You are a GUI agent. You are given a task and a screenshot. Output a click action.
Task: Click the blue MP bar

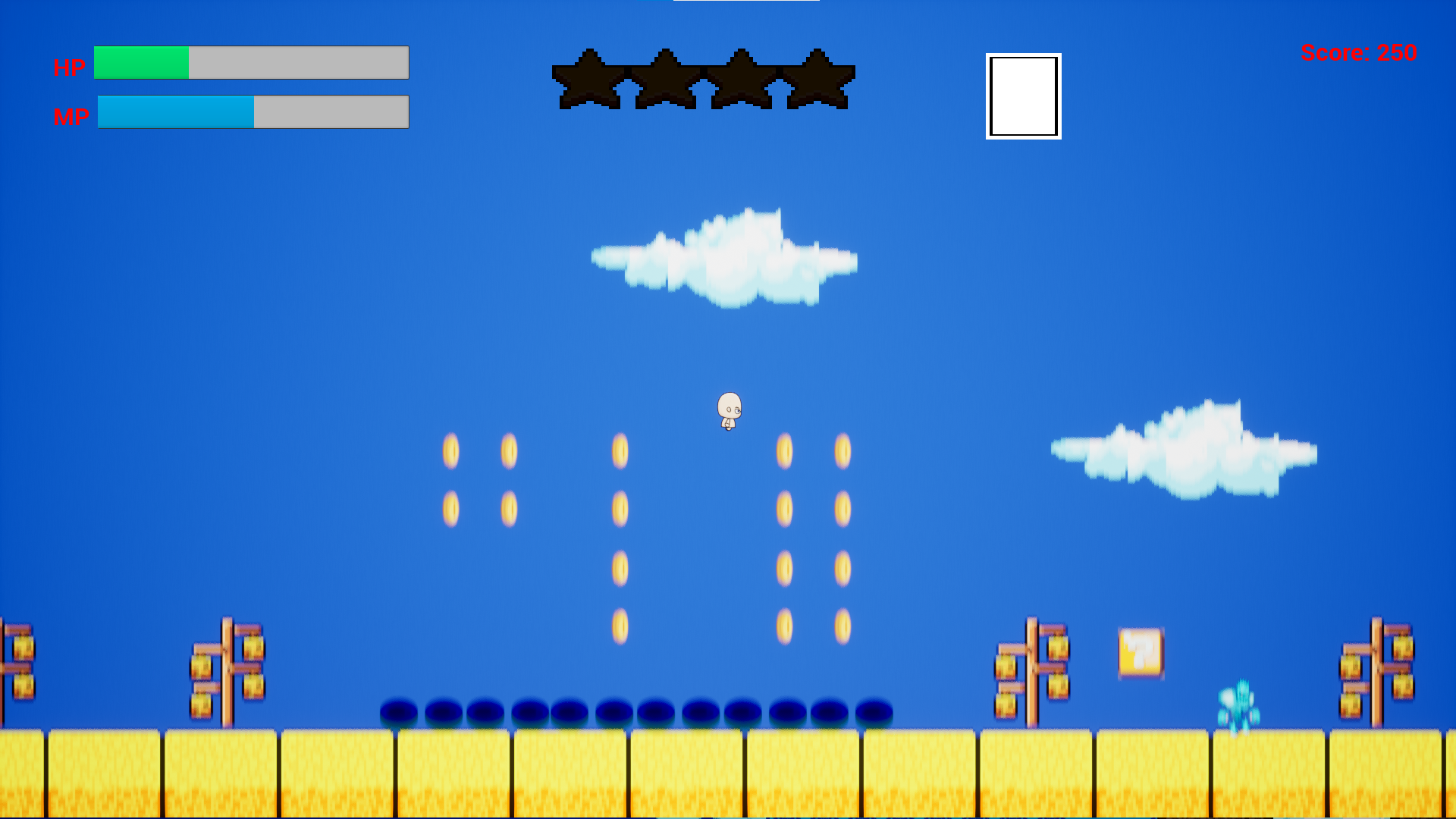[174, 111]
